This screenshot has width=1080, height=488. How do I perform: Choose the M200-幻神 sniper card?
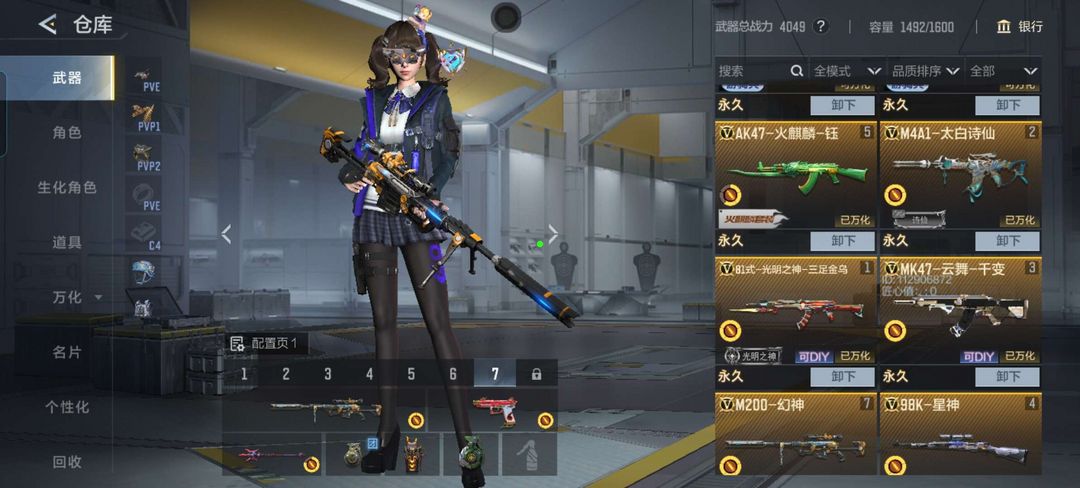794,435
